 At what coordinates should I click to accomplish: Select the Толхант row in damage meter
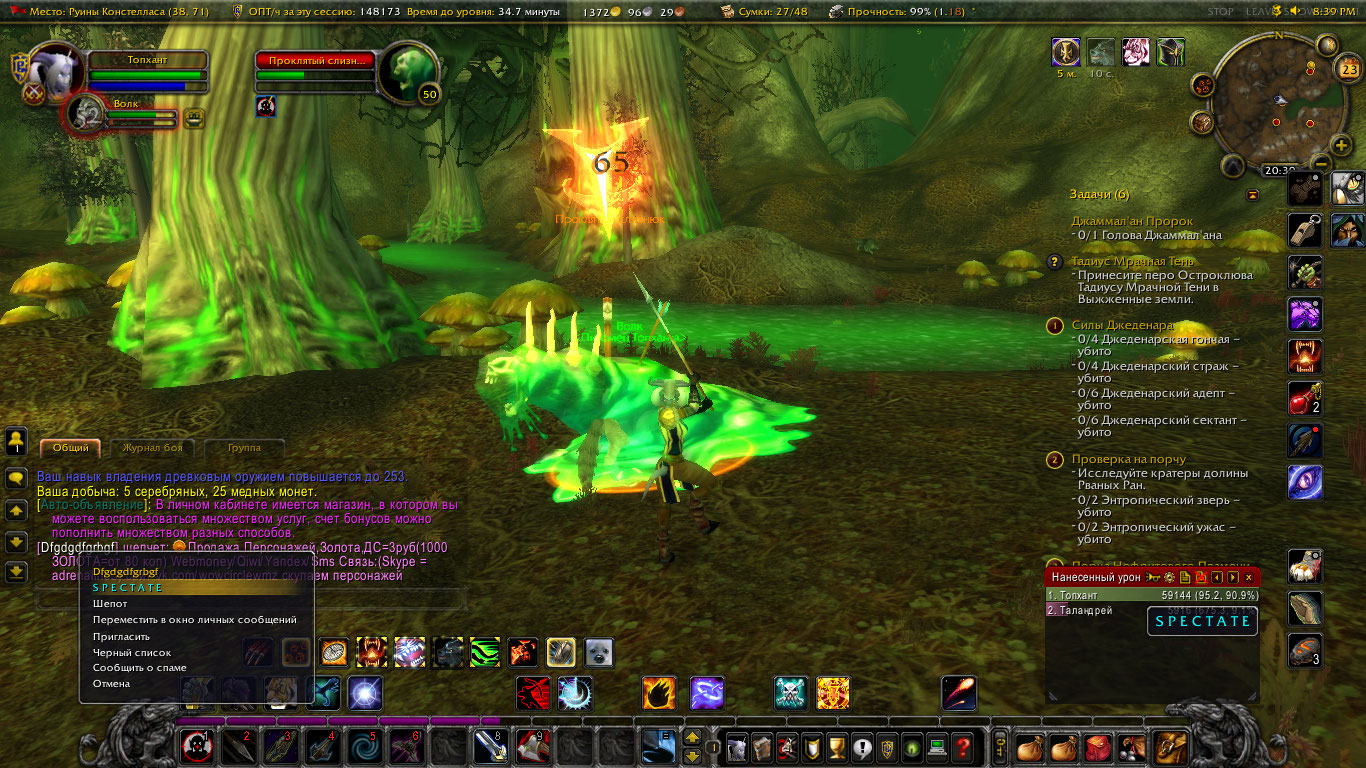pyautogui.click(x=1152, y=595)
